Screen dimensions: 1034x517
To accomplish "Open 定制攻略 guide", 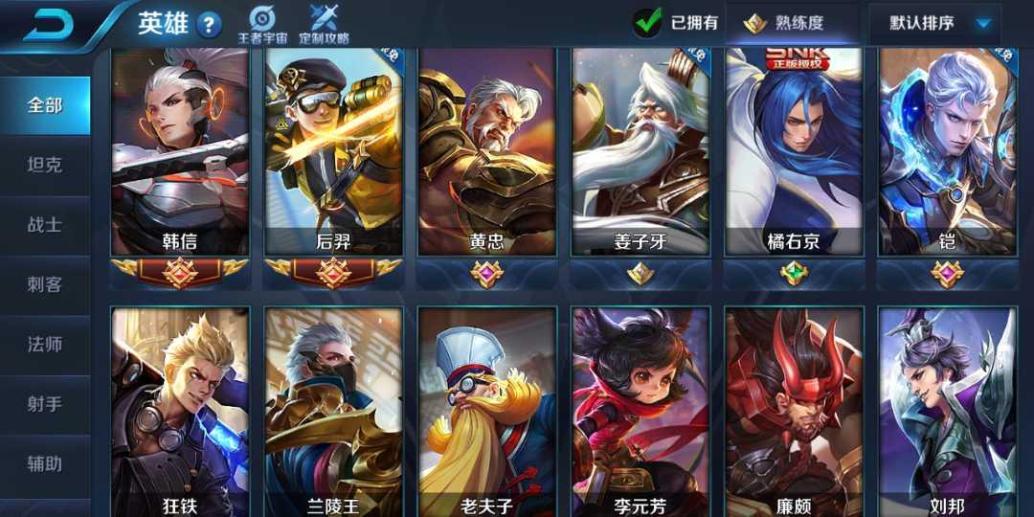I will tap(324, 25).
